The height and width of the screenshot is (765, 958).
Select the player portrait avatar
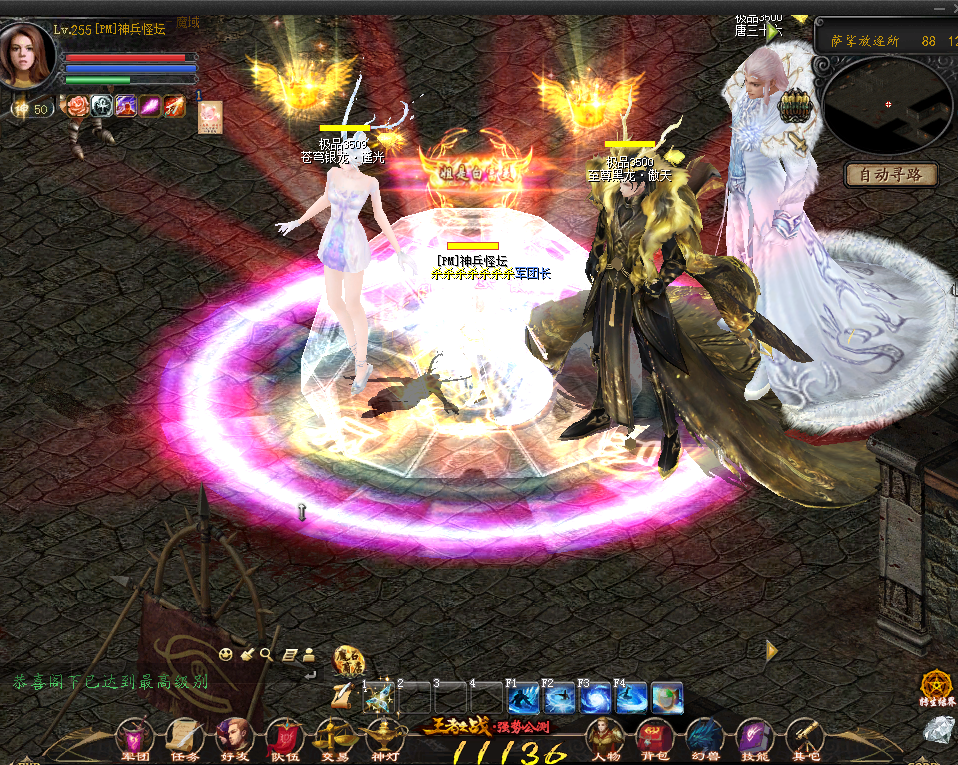pos(28,55)
